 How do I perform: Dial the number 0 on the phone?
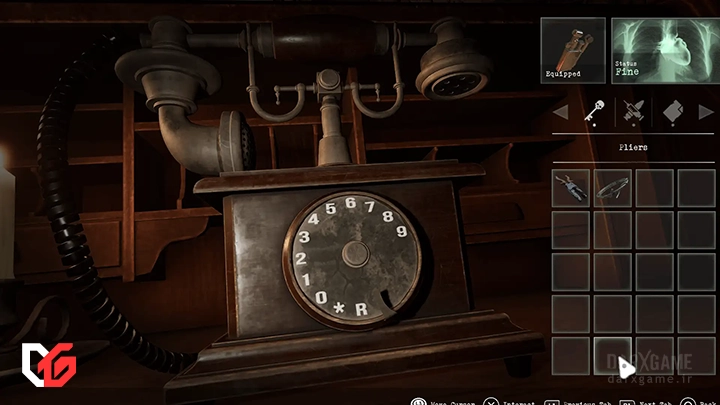(321, 297)
